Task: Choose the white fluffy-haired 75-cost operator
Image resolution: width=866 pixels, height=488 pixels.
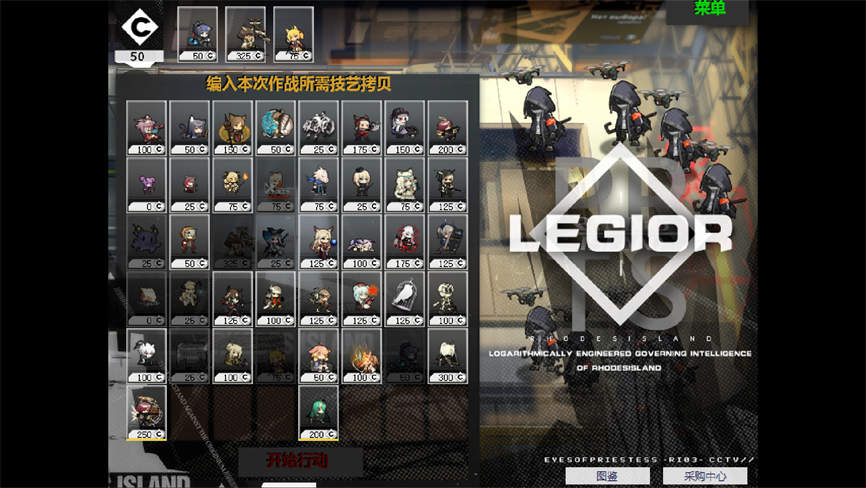Action: click(404, 184)
